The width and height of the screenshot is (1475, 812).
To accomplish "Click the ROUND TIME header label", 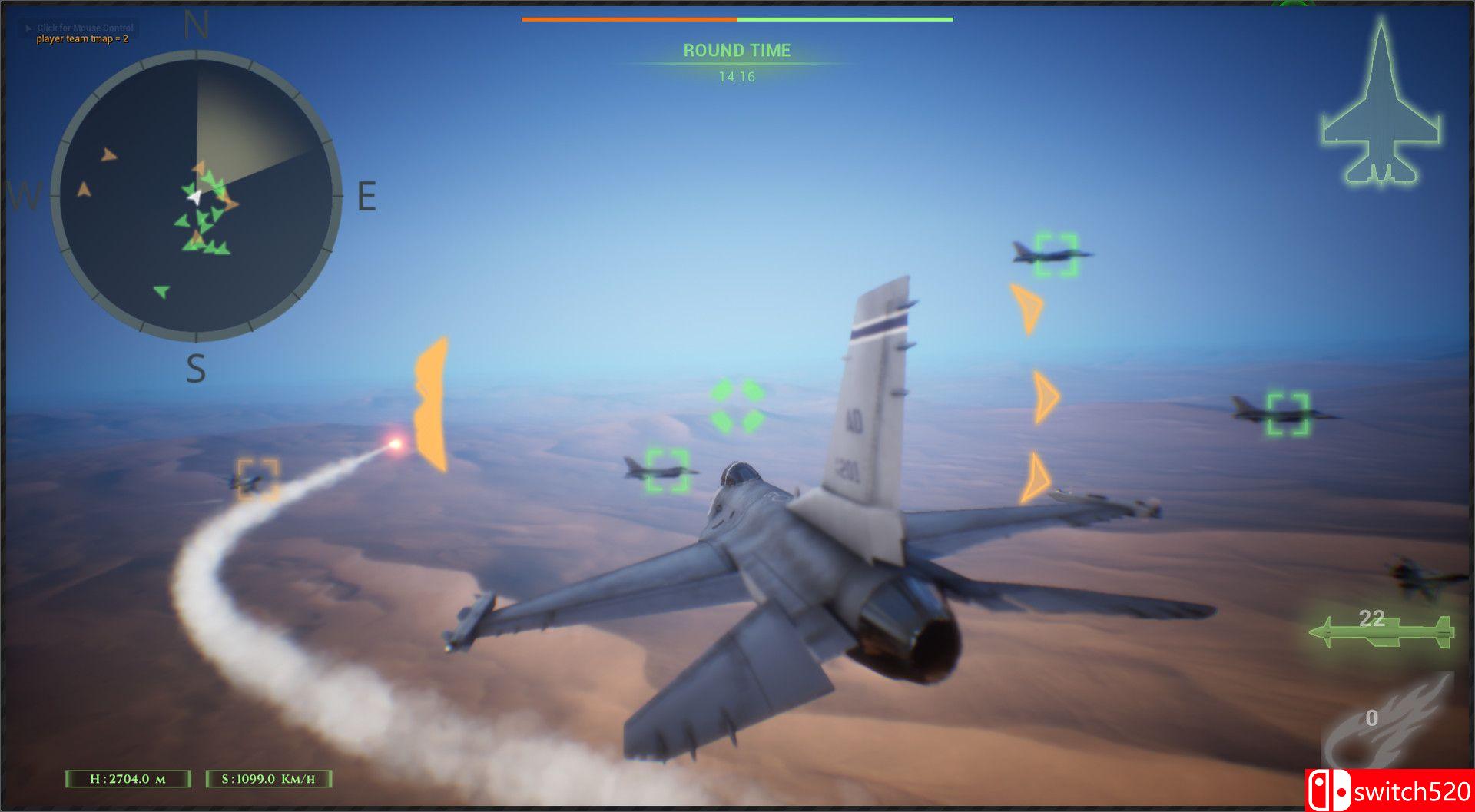I will coord(736,50).
